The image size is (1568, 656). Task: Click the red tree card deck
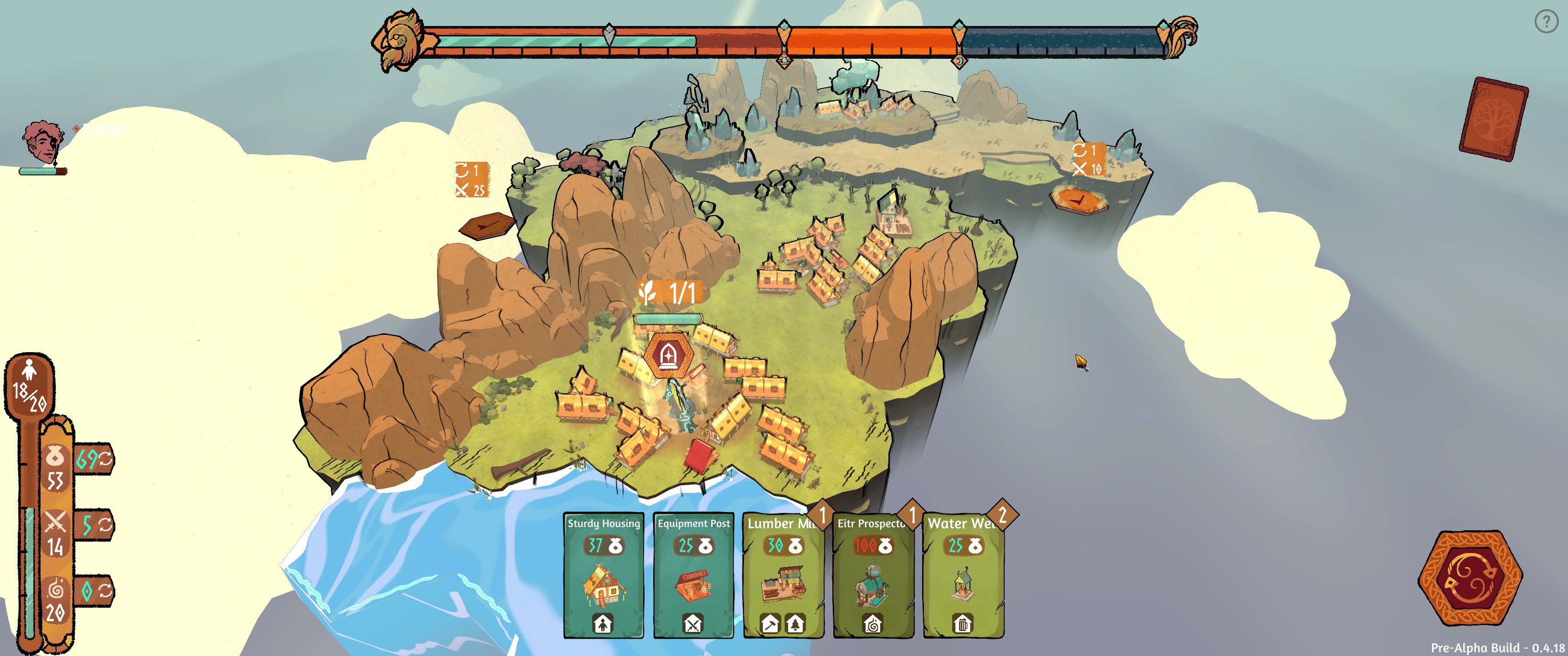(1493, 118)
